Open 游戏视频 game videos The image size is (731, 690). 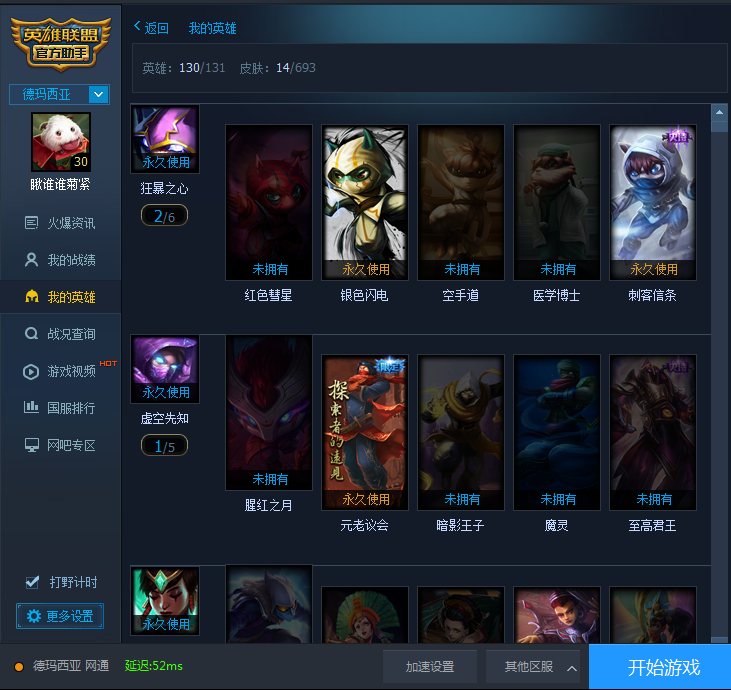70,371
